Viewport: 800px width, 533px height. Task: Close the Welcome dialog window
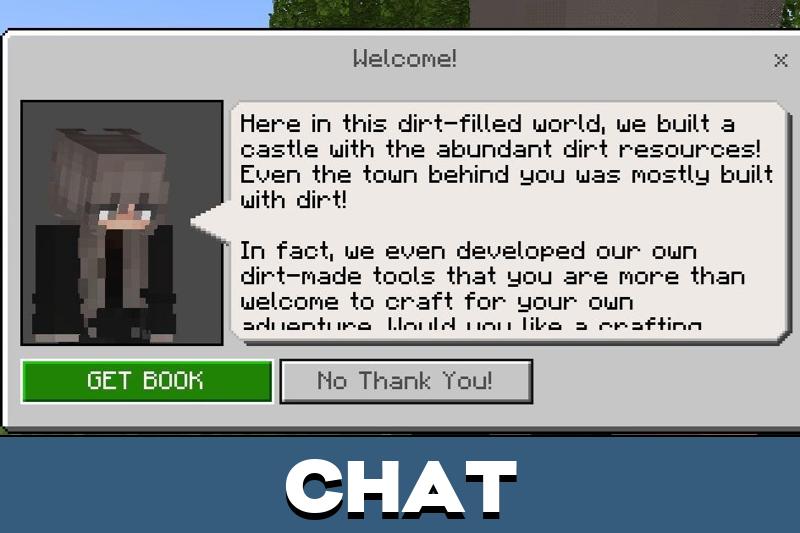(x=780, y=61)
